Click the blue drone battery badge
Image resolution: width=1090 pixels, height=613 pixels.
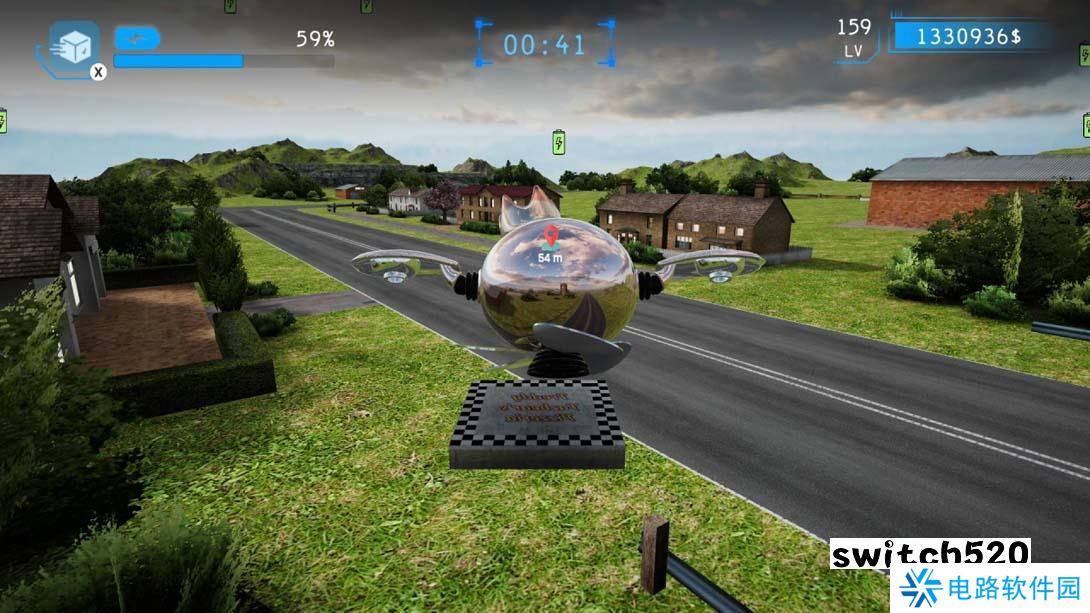click(x=137, y=38)
